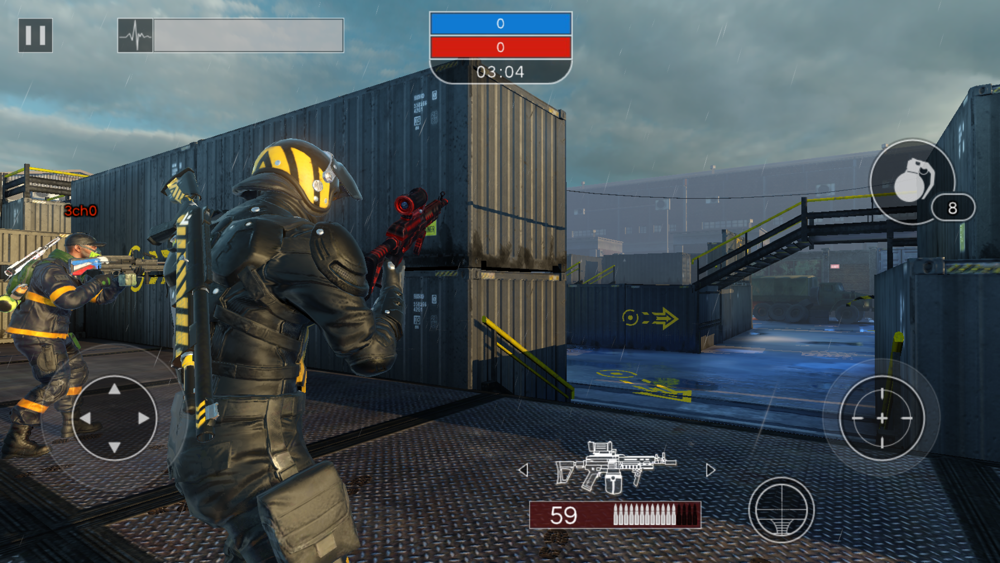Aim down sights with the scope button
This screenshot has height=563, width=1000.
(x=781, y=510)
